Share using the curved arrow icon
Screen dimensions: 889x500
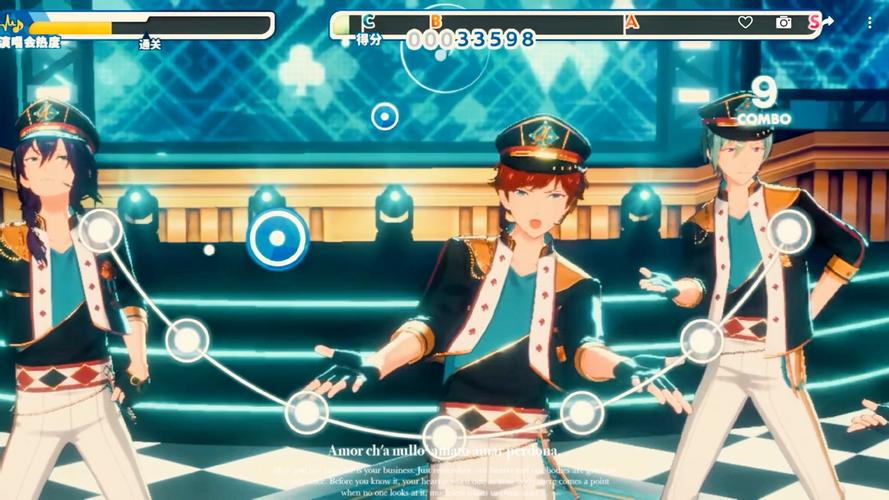828,21
